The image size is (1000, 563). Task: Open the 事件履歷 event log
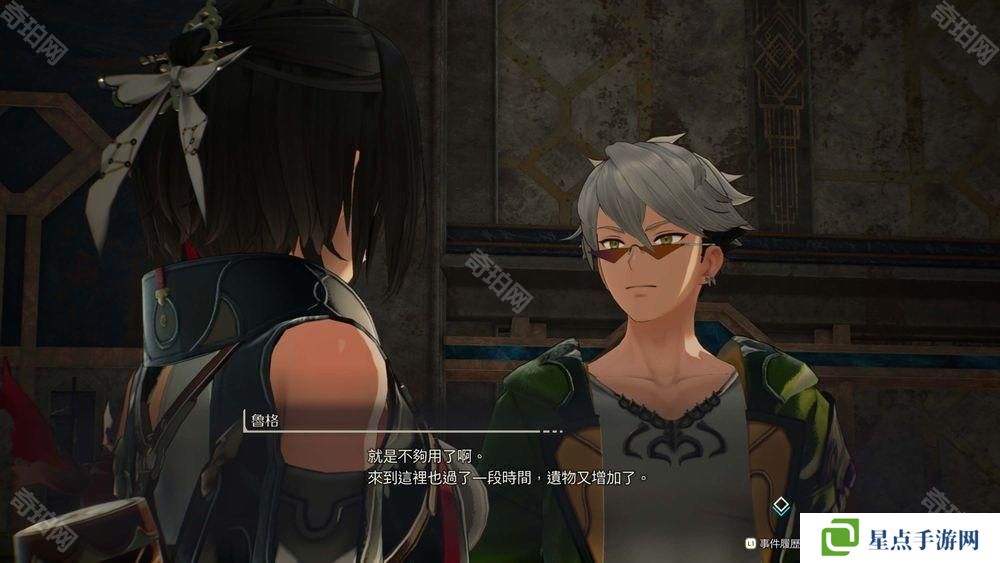tap(776, 543)
